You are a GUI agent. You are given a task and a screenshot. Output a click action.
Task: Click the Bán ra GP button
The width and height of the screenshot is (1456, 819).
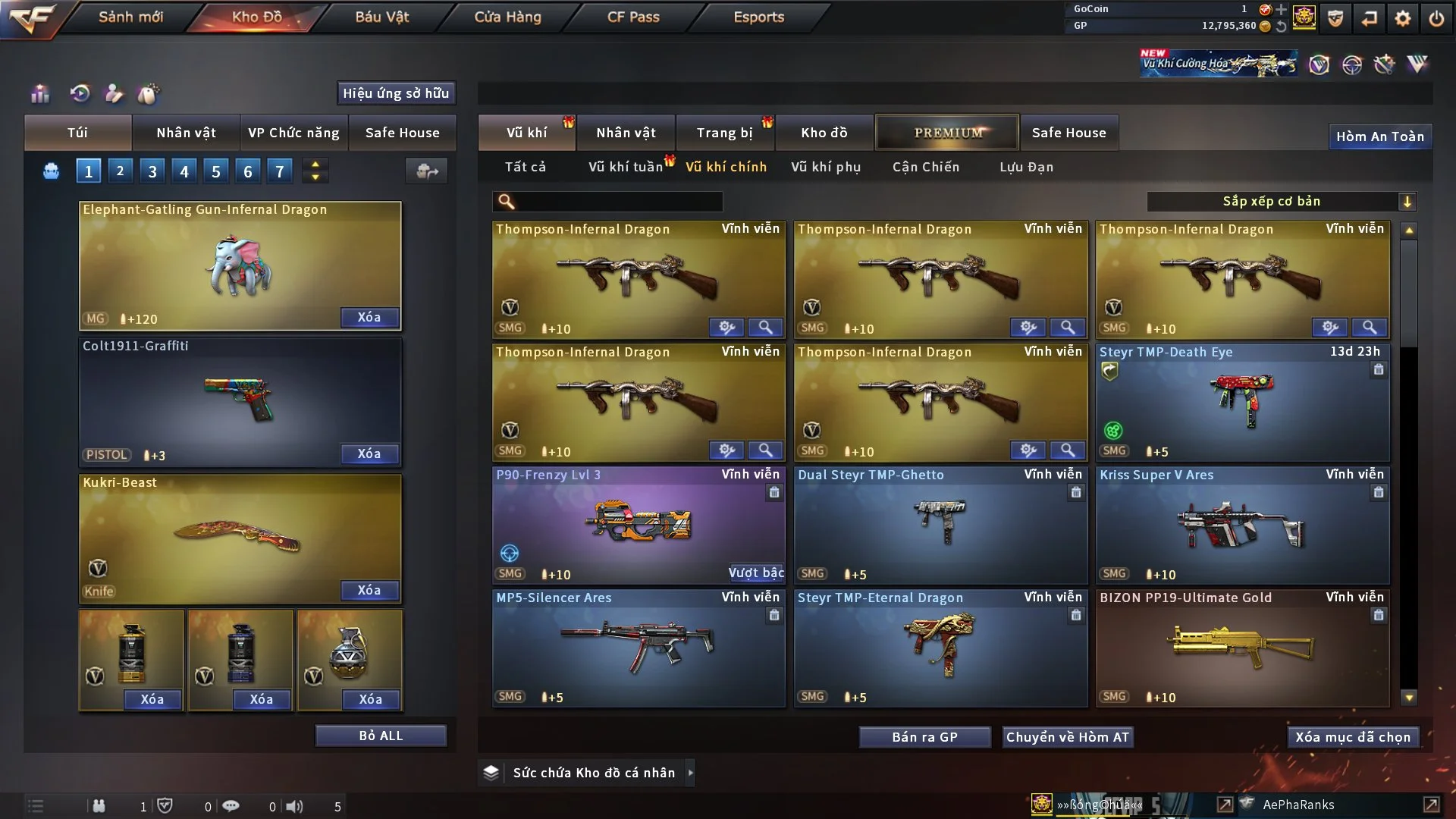coord(924,737)
